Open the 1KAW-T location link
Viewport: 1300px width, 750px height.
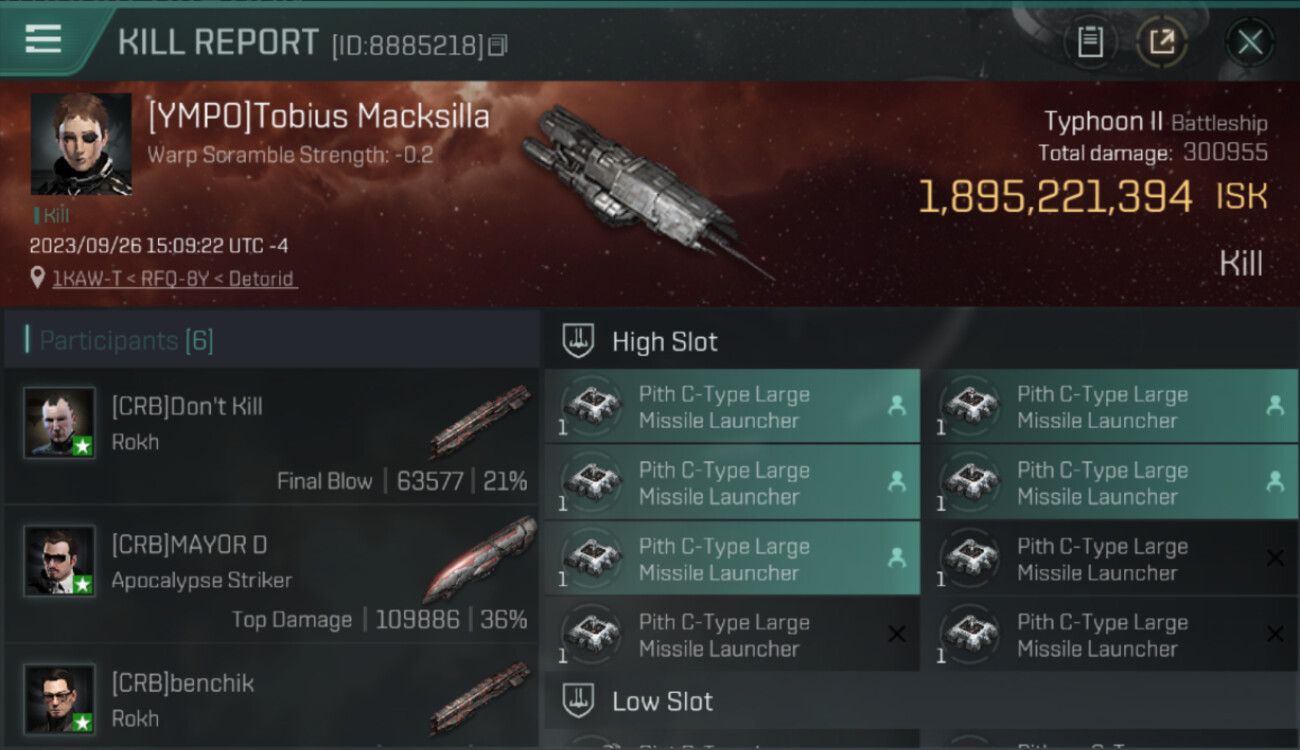point(175,279)
